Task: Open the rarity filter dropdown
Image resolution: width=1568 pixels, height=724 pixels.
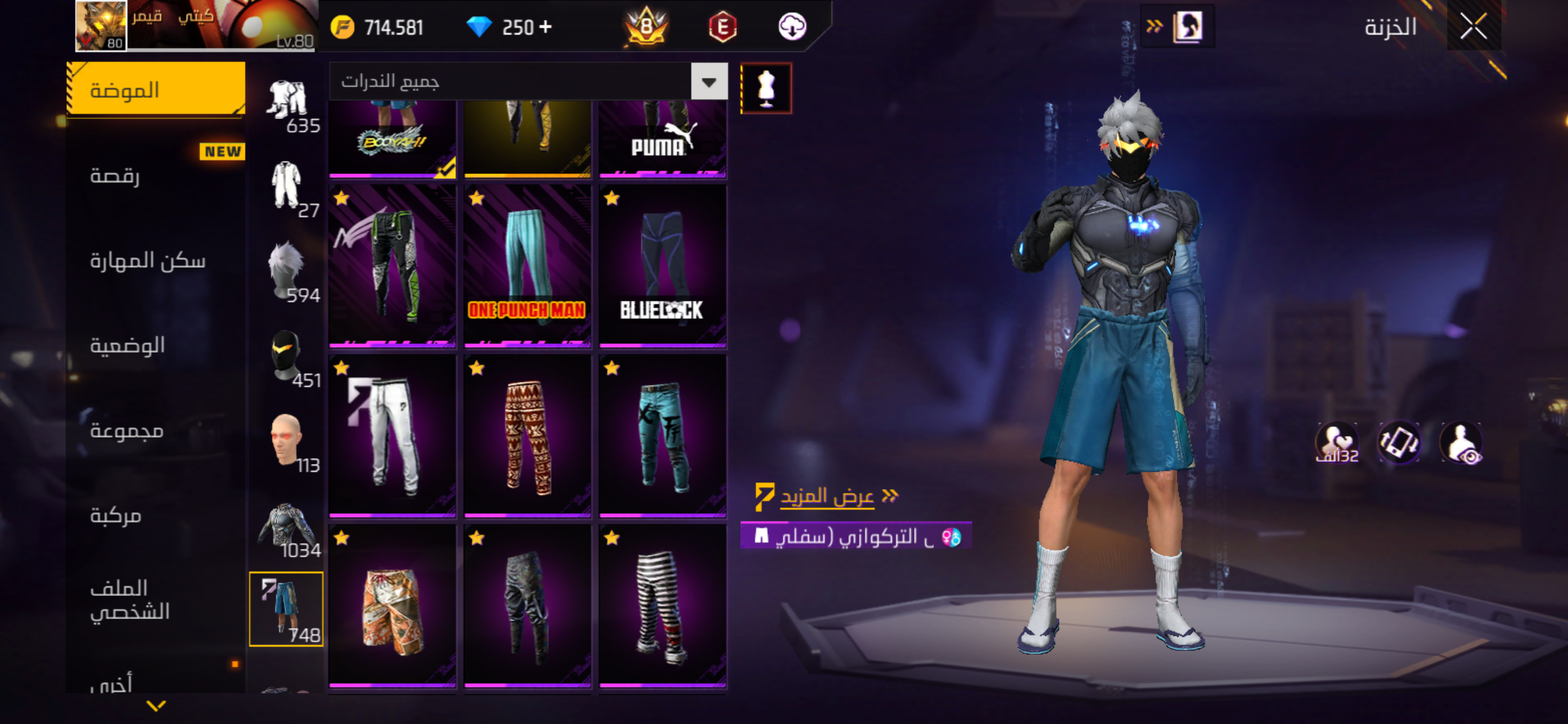Action: coord(709,82)
